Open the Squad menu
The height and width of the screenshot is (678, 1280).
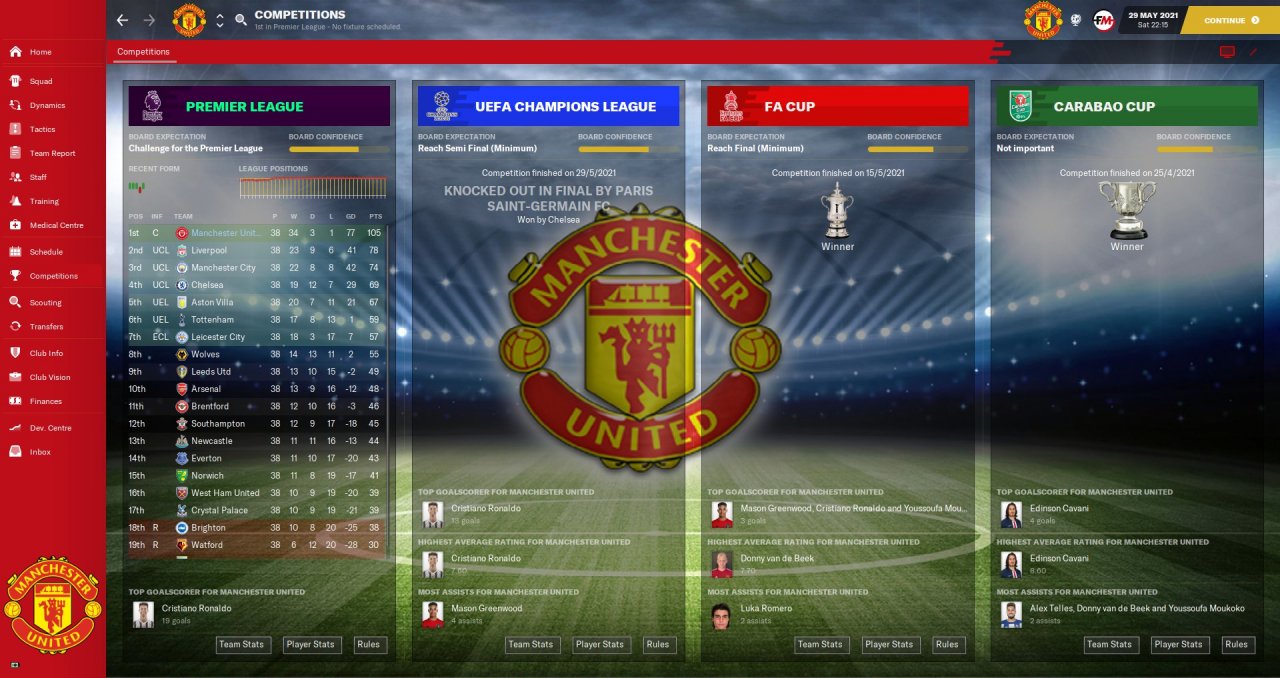tap(41, 81)
